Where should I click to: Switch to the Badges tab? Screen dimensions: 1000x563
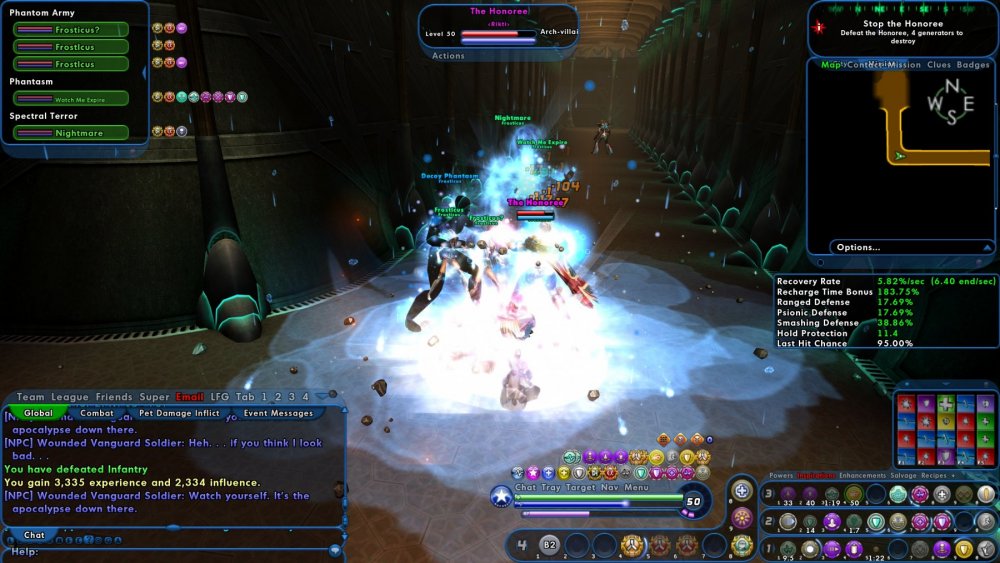click(x=973, y=65)
